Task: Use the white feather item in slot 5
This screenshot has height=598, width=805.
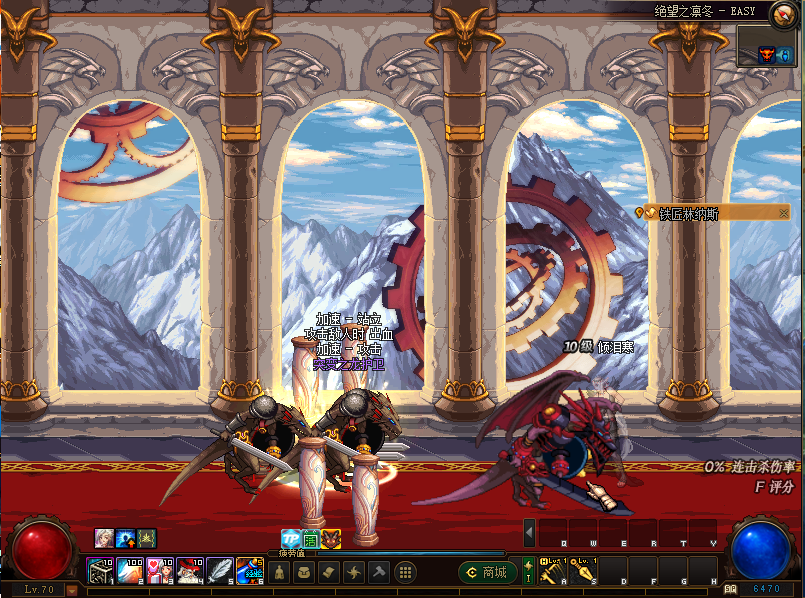Action: click(x=220, y=572)
